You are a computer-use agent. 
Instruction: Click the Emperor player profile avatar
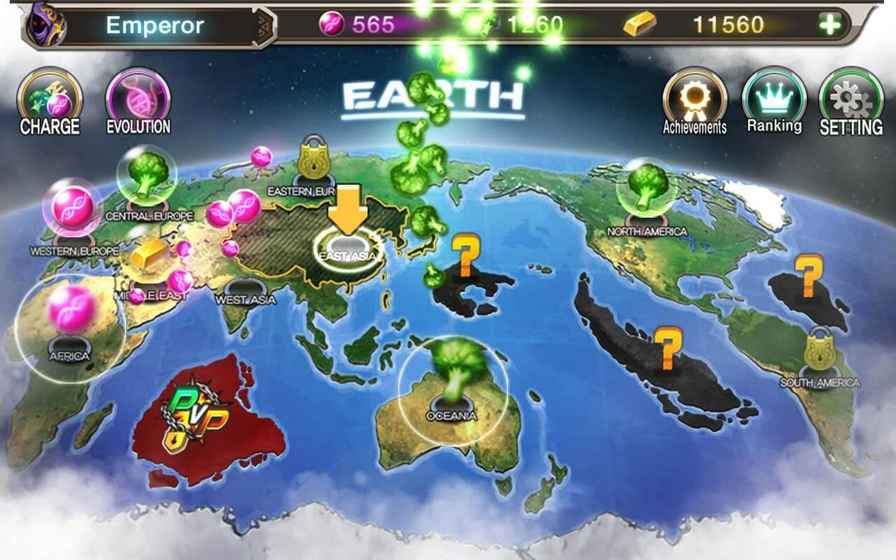click(43, 23)
